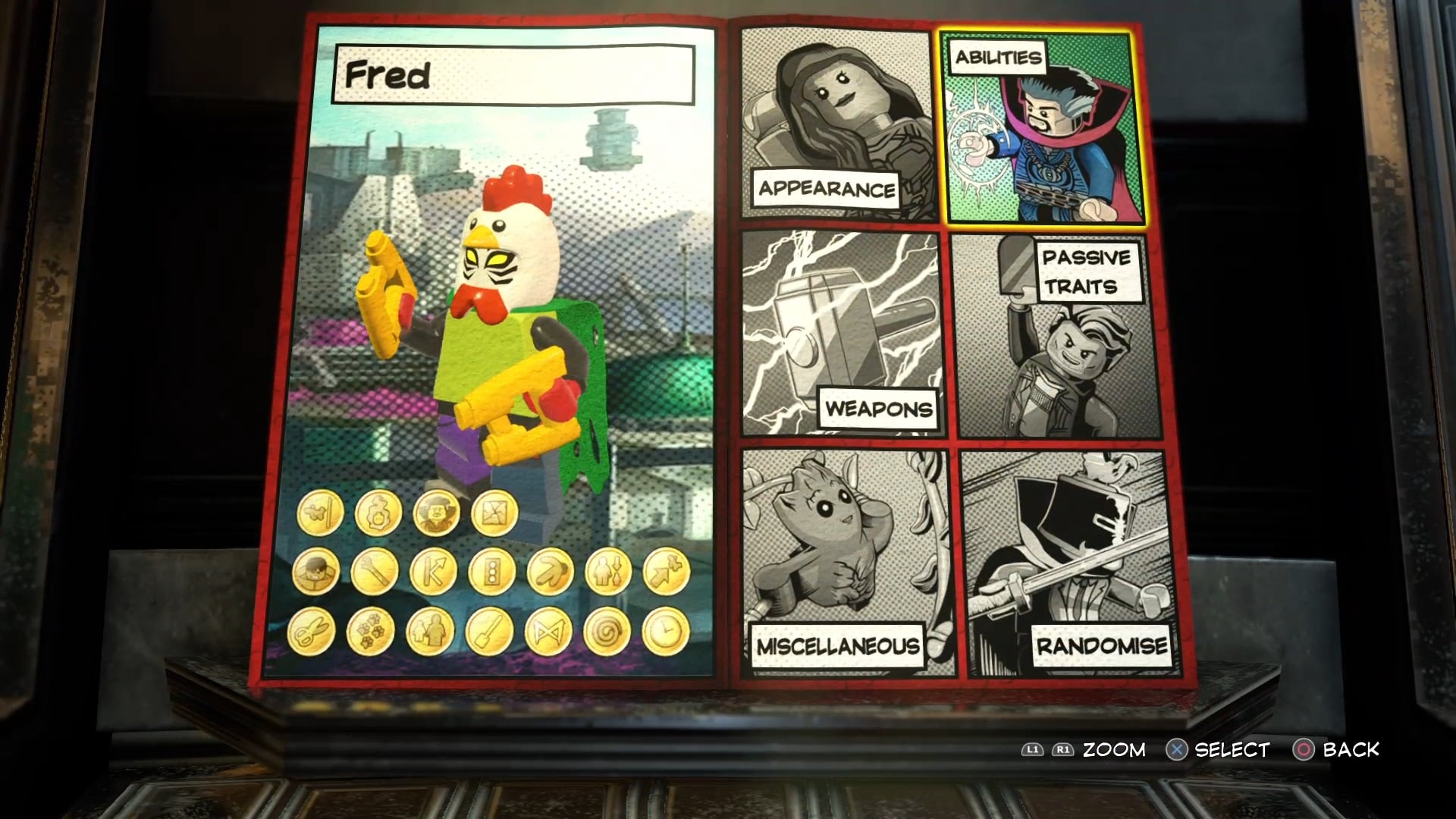This screenshot has width=1456, height=819.
Task: Choose the scissors ability coin
Action: pyautogui.click(x=312, y=632)
